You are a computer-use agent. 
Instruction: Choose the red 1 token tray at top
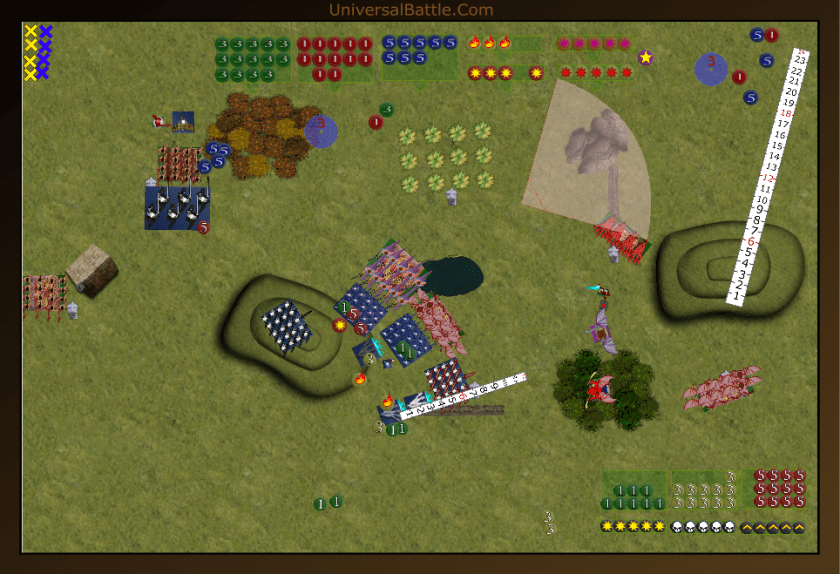pyautogui.click(x=334, y=59)
